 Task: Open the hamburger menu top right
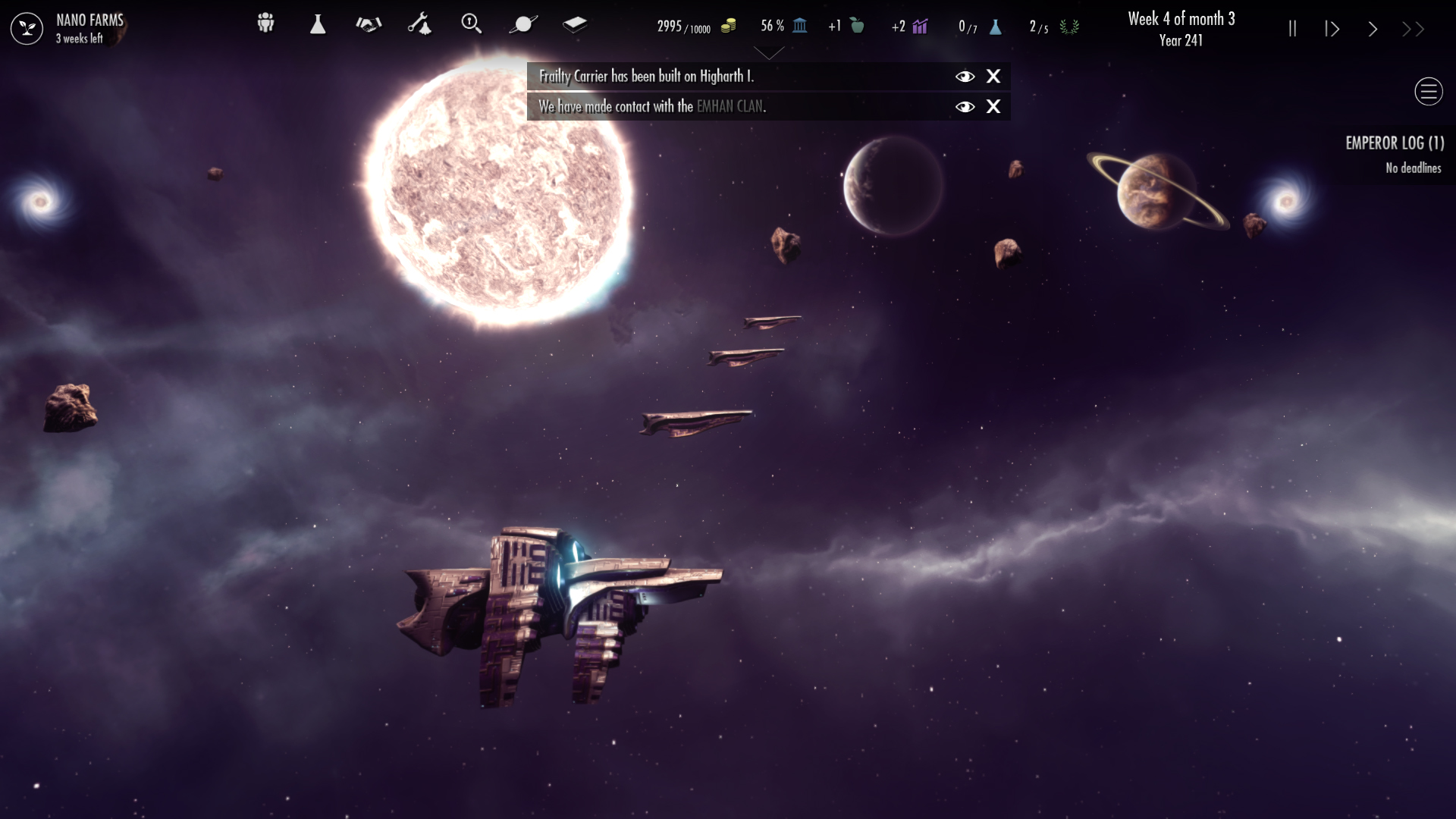1429,91
